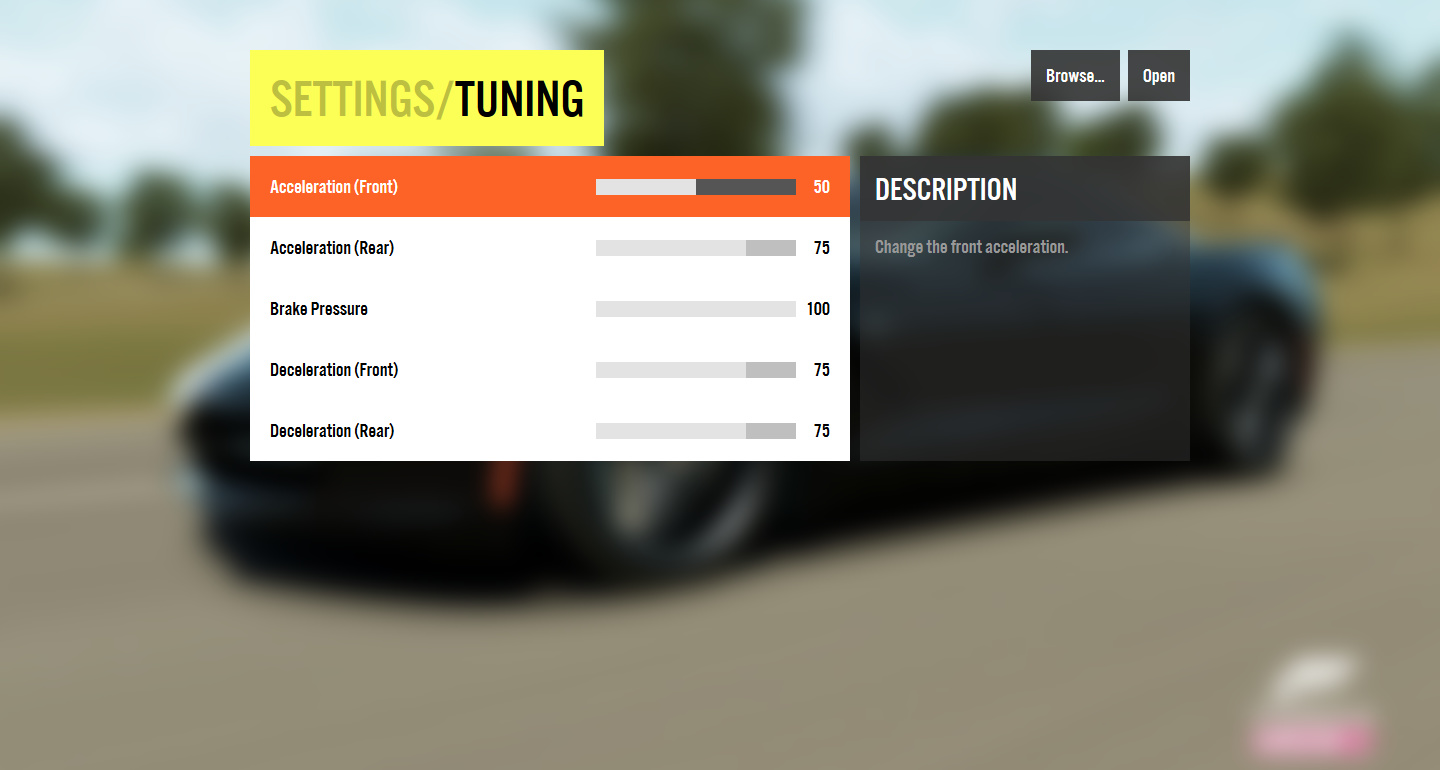Click the Open button
1440x770 pixels.
pyautogui.click(x=1158, y=76)
